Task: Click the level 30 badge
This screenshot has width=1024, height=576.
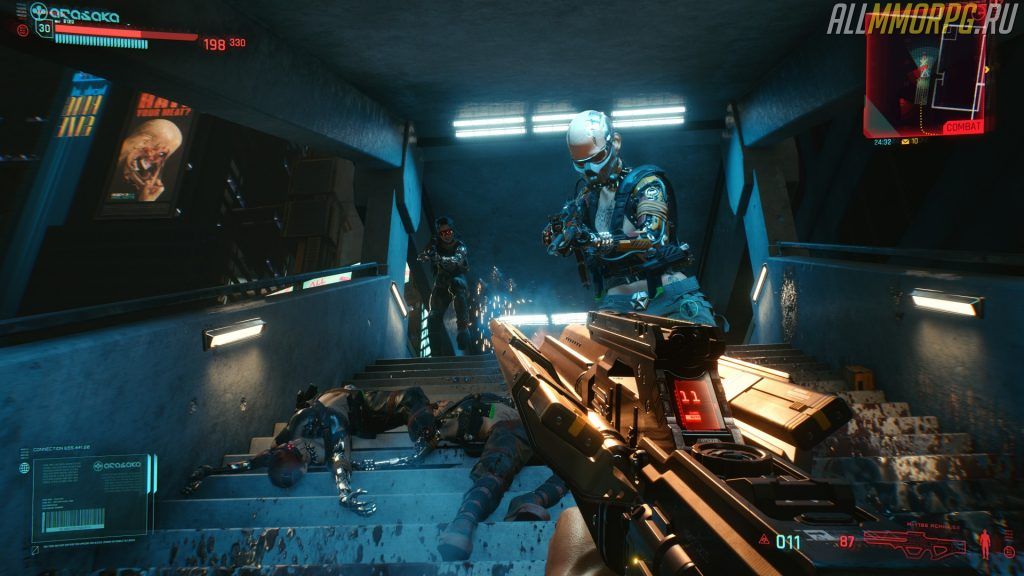Action: 44,28
